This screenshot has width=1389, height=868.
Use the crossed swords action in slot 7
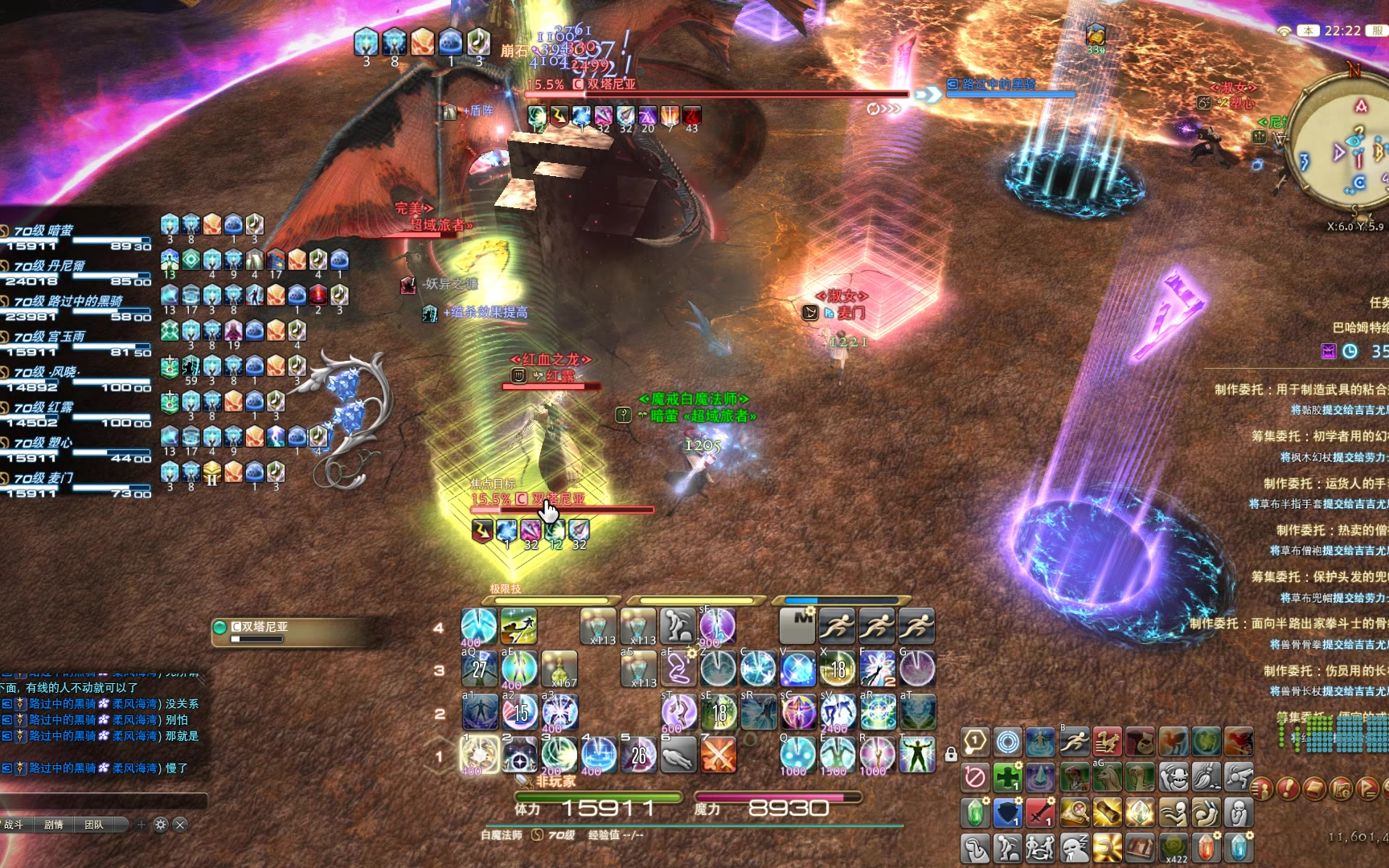pos(718,755)
